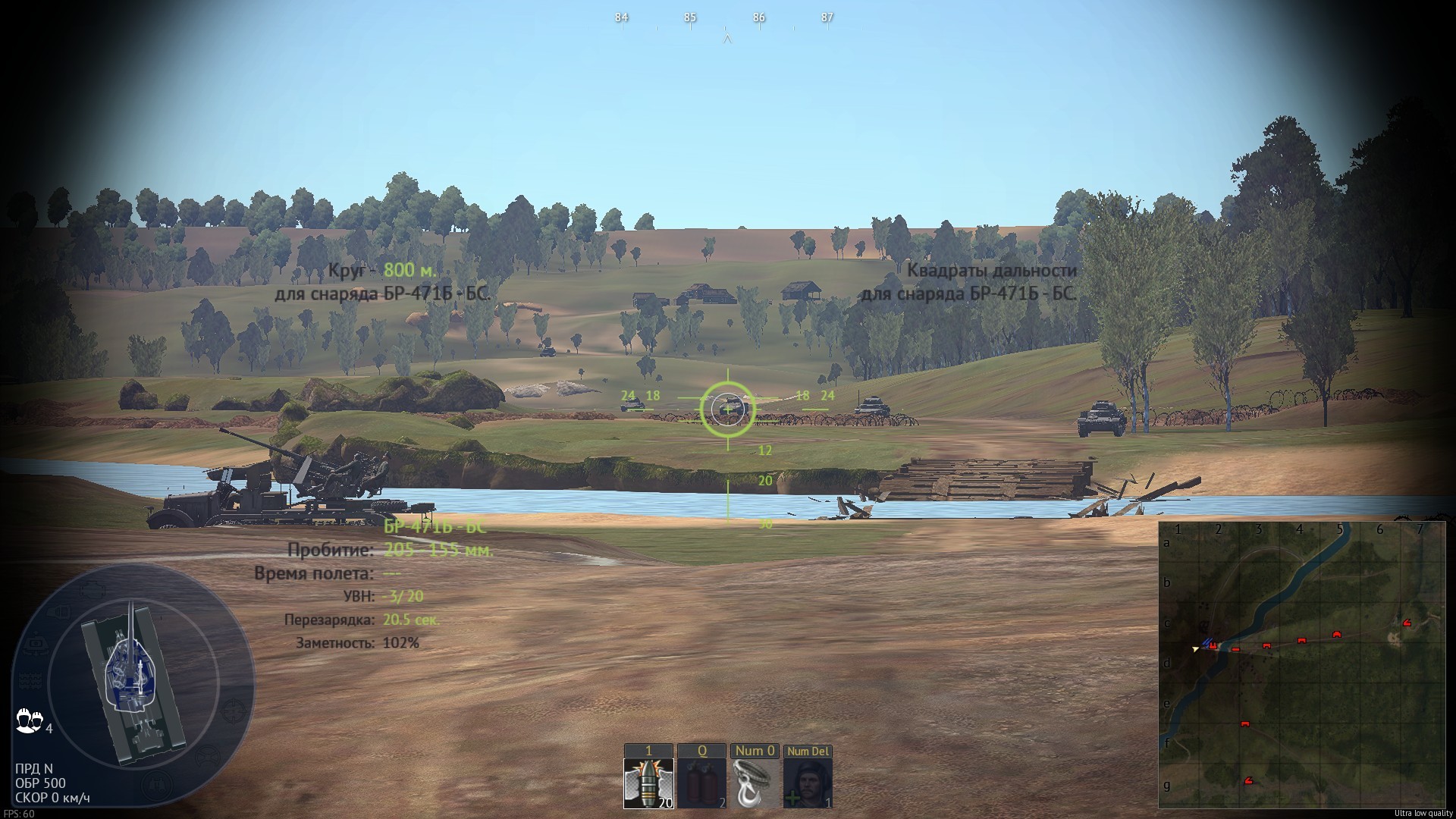The height and width of the screenshot is (819, 1456).
Task: Click the blue ally markers on the minimap
Action: (x=1207, y=642)
